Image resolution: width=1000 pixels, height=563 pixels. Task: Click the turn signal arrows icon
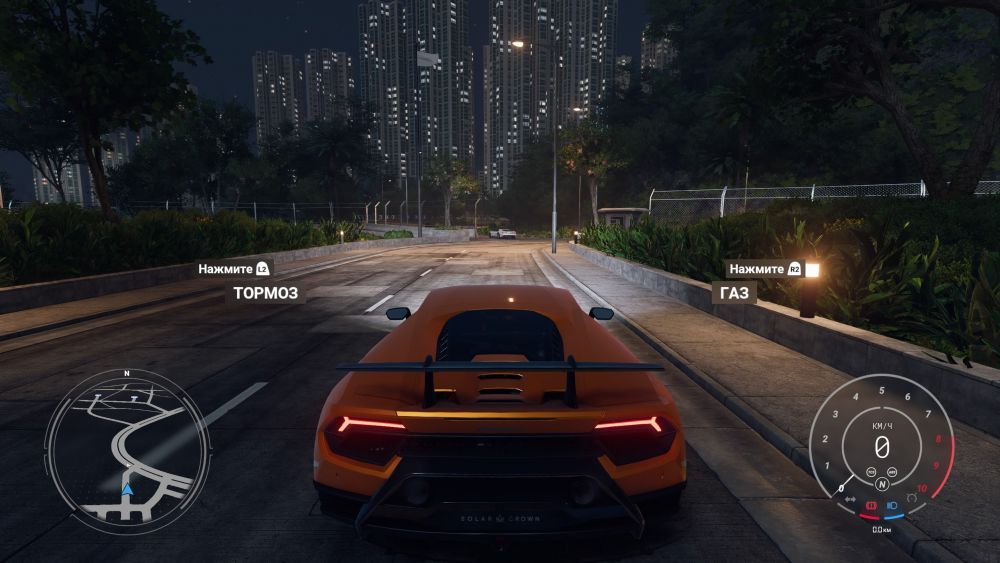pyautogui.click(x=850, y=498)
